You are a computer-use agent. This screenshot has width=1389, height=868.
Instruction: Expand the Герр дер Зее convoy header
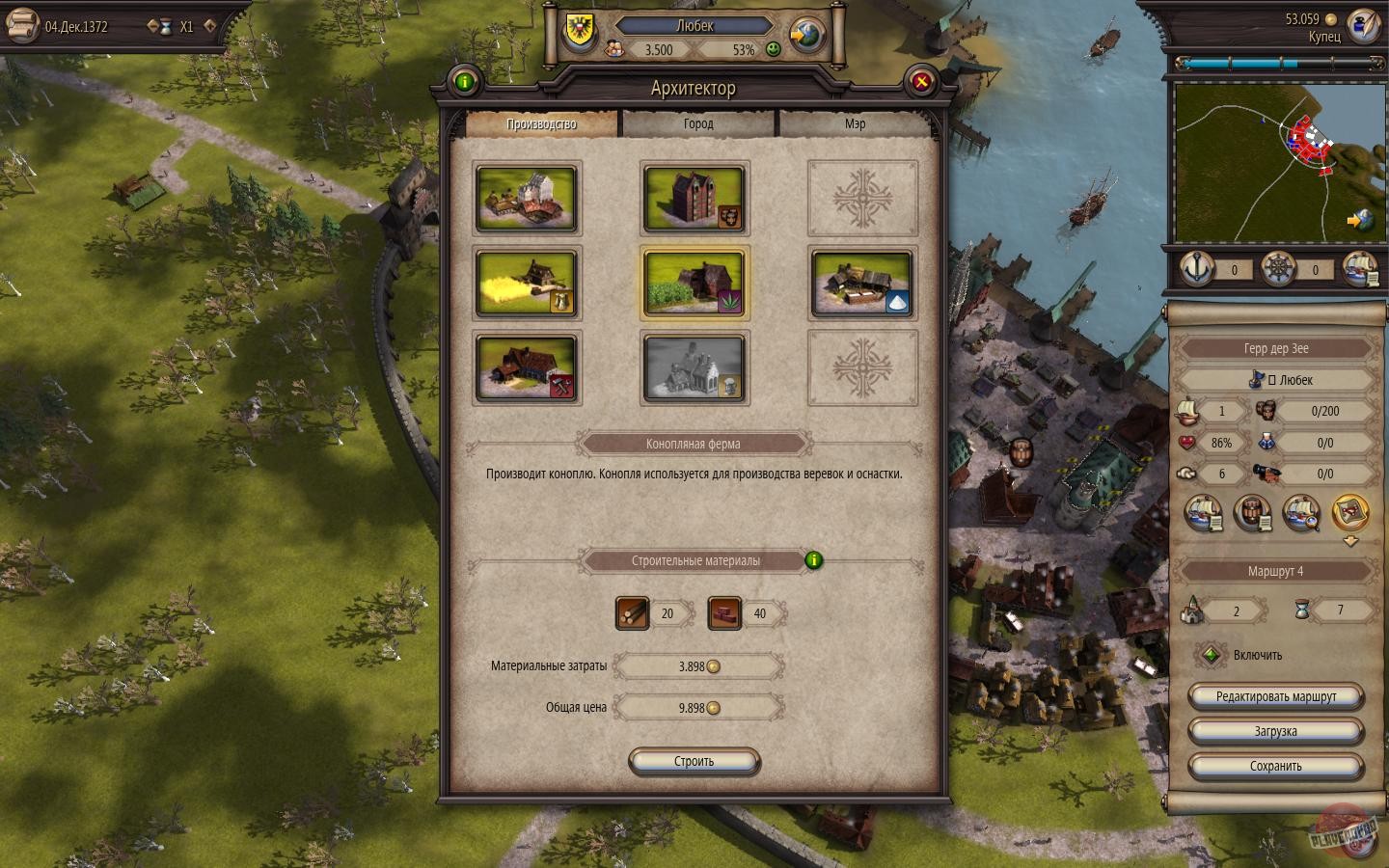[x=1275, y=349]
